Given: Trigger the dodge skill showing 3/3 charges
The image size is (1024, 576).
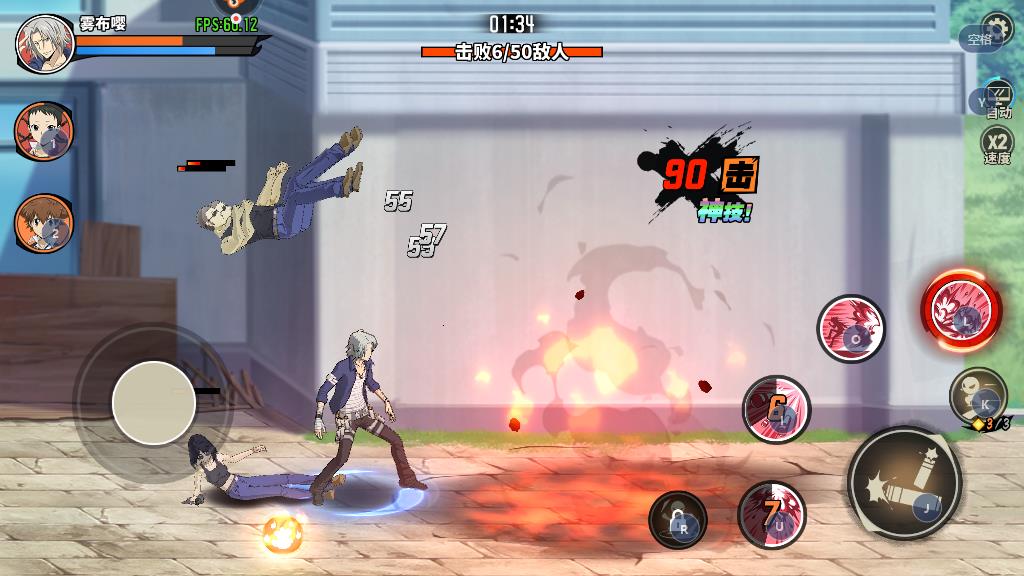Looking at the screenshot, I should click(x=977, y=395).
